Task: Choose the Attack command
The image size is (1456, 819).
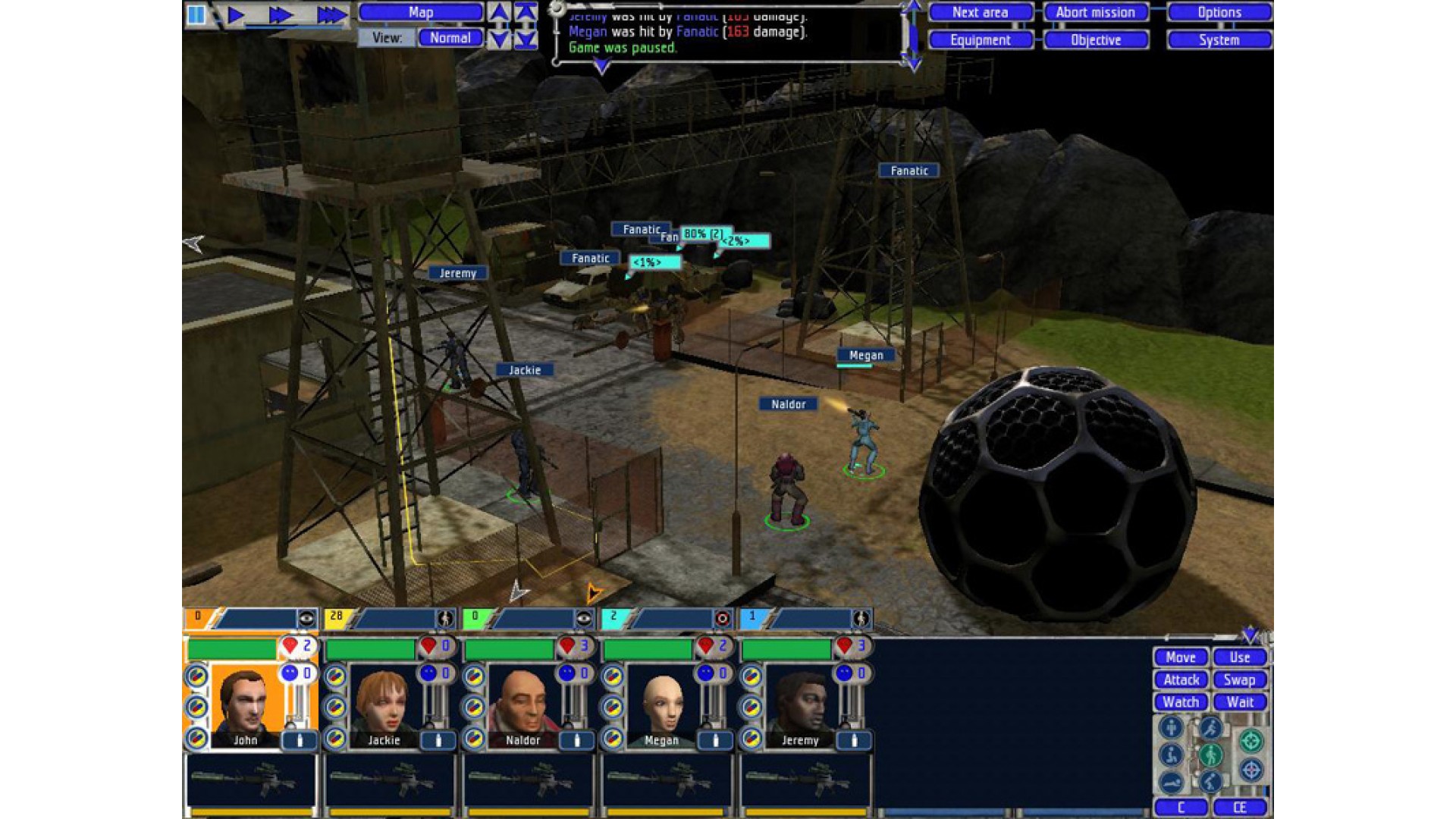Action: pos(1181,680)
